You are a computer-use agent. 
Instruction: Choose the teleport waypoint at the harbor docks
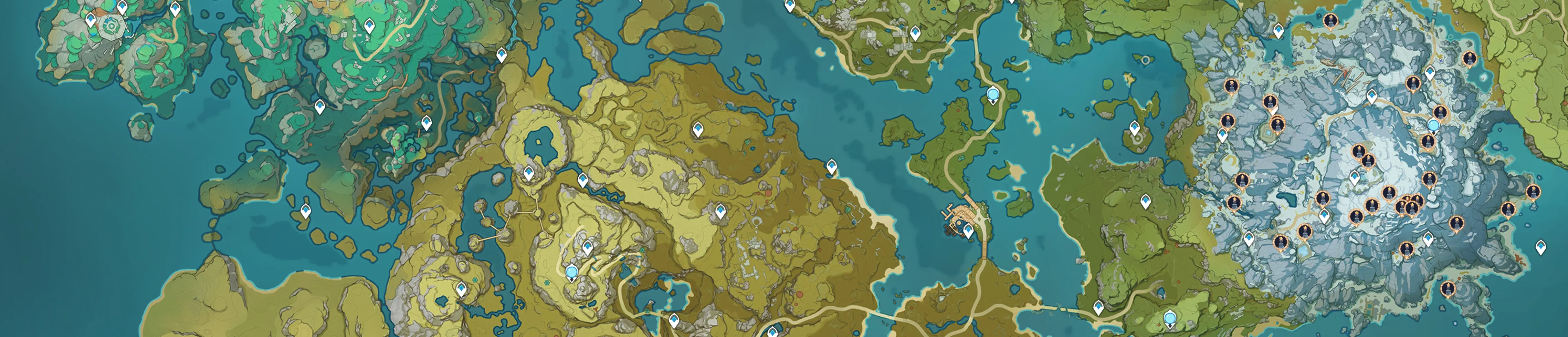pos(968,231)
